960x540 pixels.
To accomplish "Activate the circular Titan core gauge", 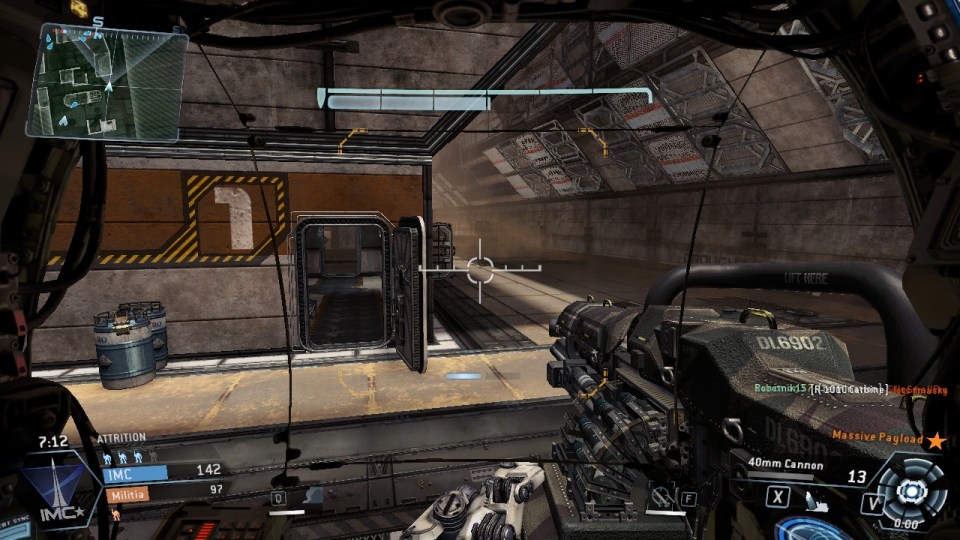I will point(910,488).
